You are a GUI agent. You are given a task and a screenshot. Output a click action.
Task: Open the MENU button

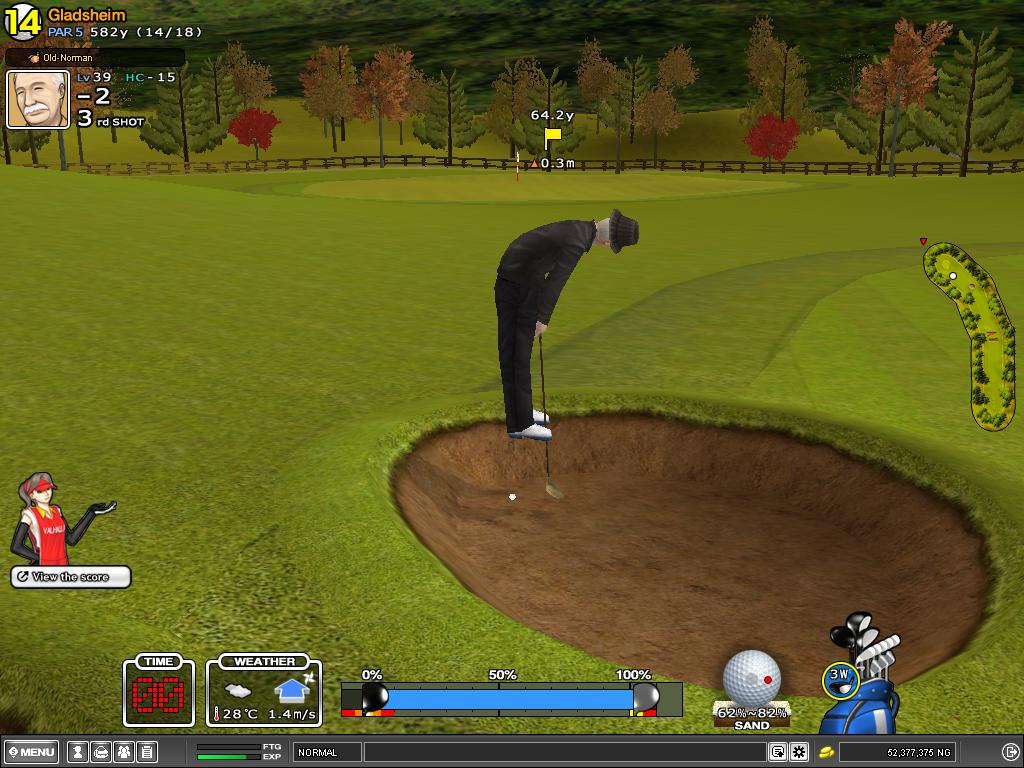pyautogui.click(x=32, y=752)
